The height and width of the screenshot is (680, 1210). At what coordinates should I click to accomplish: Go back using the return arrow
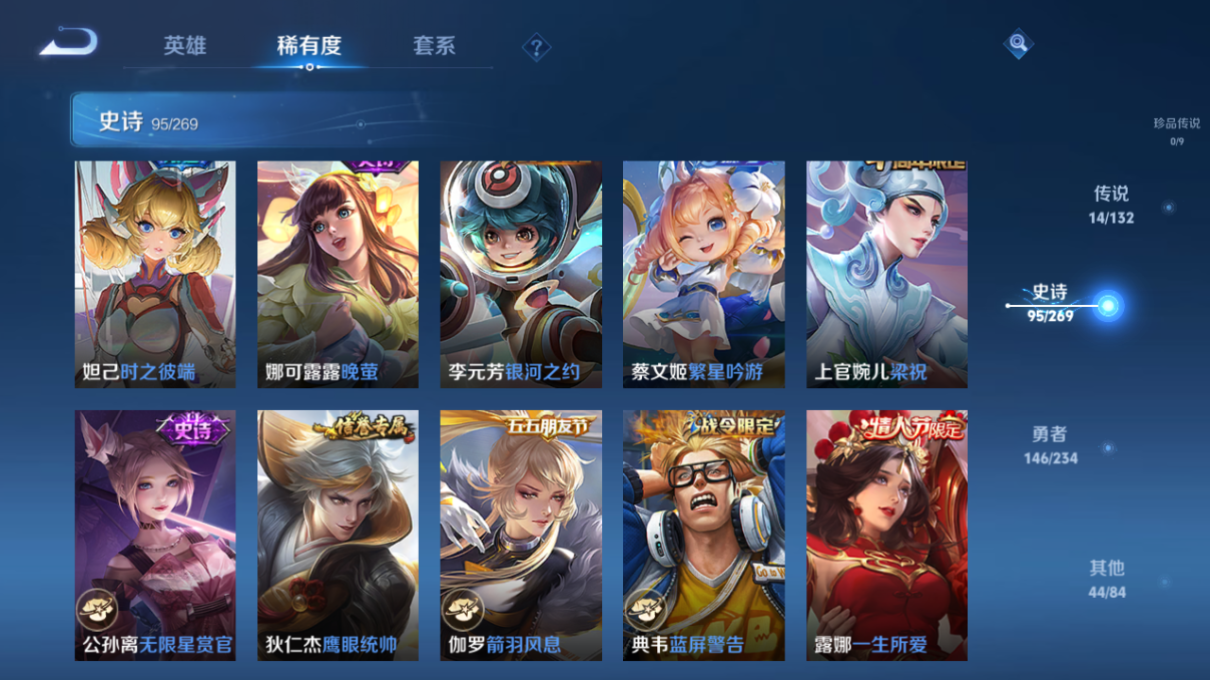pos(68,42)
